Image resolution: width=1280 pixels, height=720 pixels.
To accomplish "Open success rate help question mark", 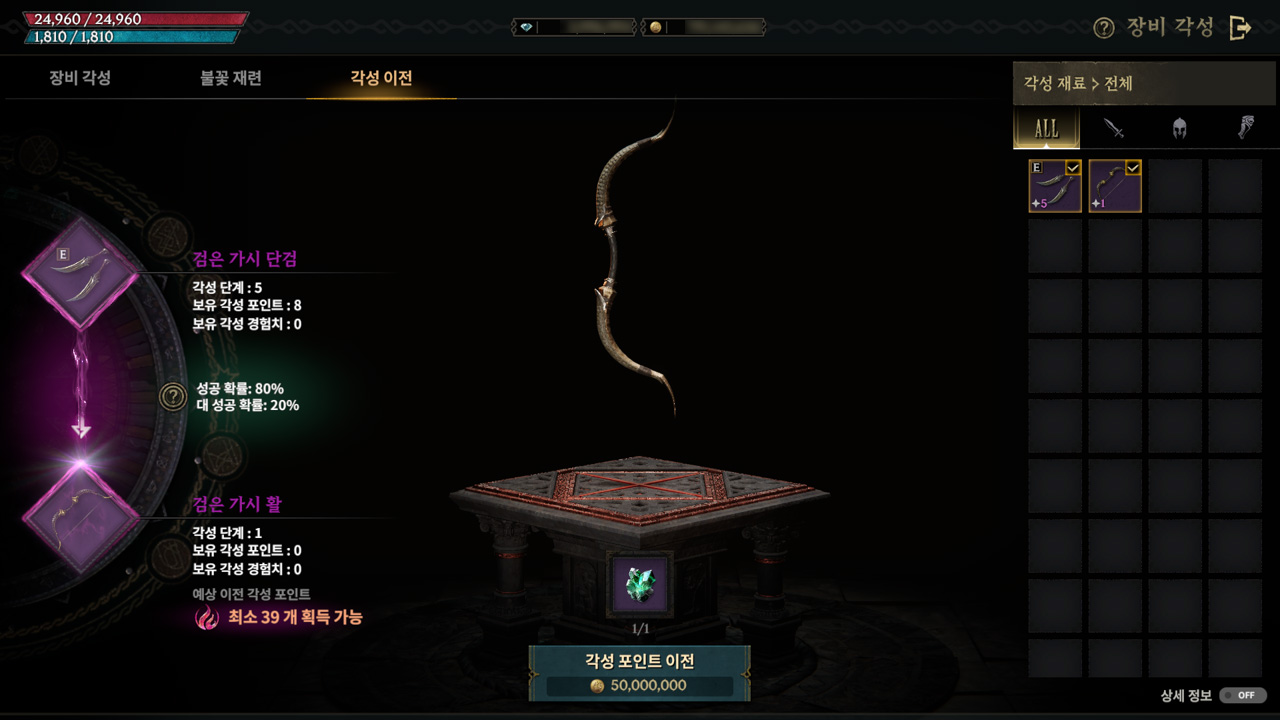I will point(173,397).
